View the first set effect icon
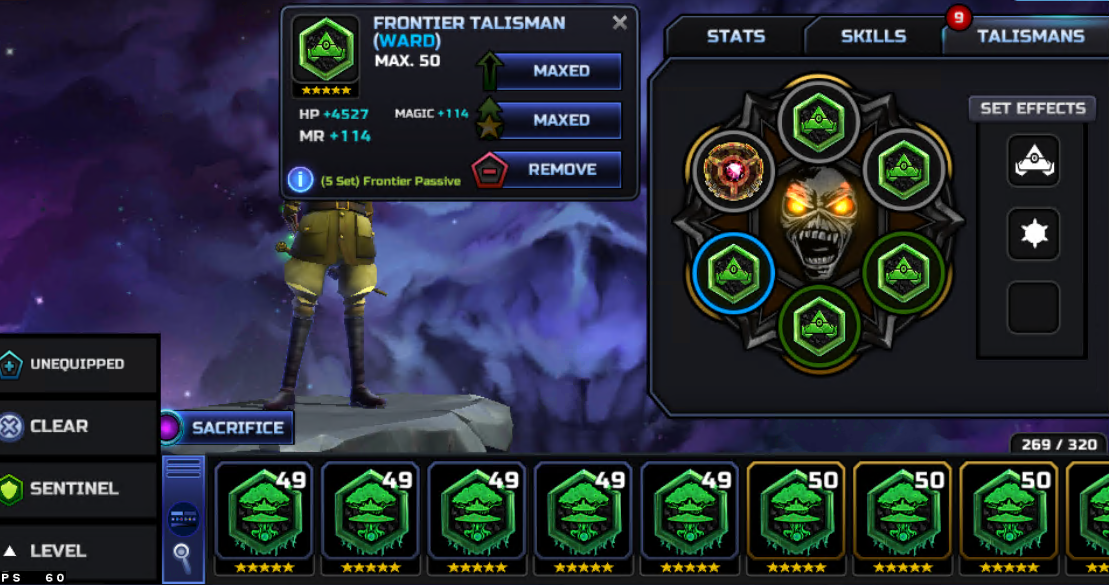Screen dimensions: 1109x585 click(x=1033, y=160)
